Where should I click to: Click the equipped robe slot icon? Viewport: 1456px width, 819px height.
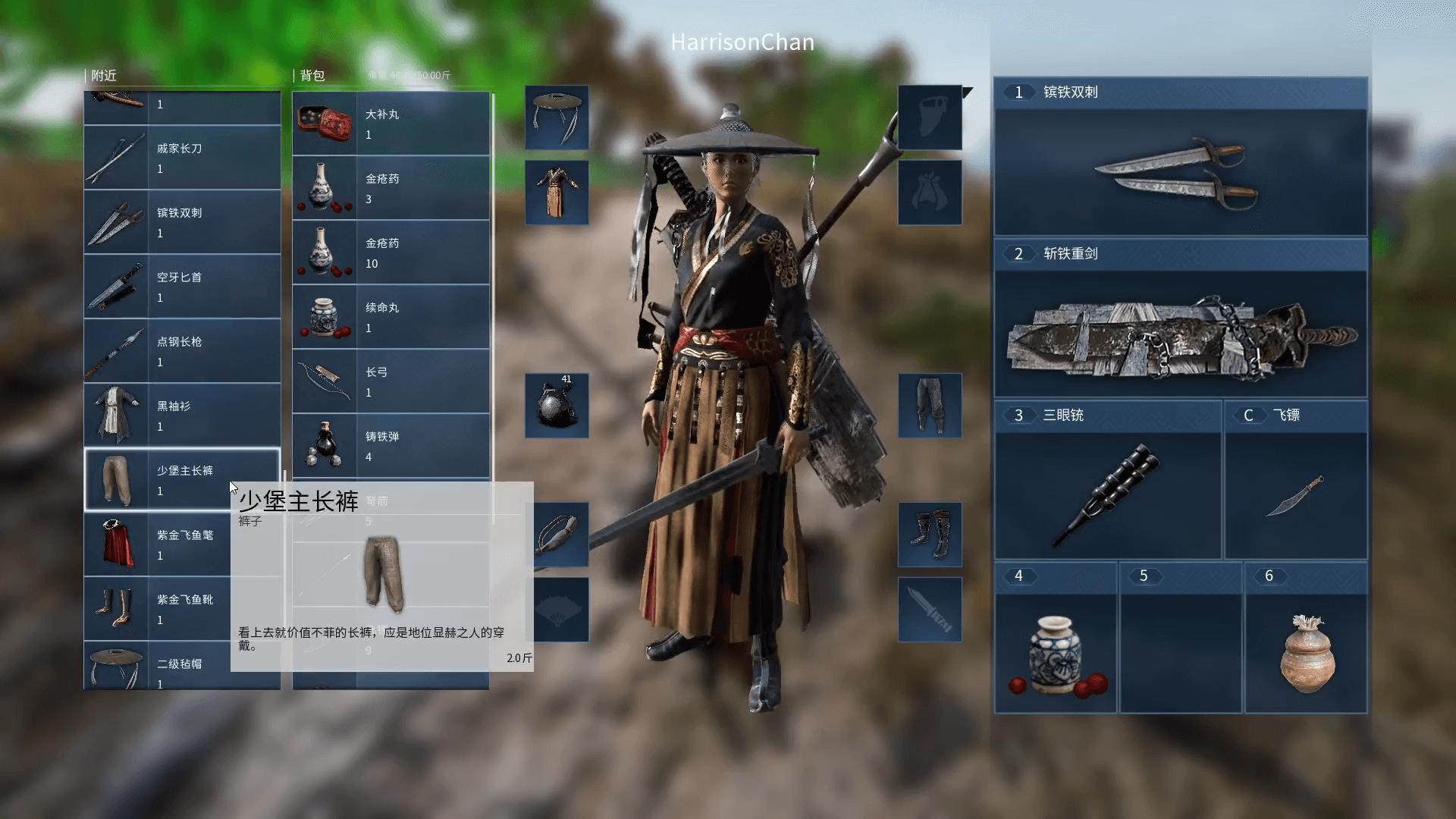pyautogui.click(x=557, y=192)
